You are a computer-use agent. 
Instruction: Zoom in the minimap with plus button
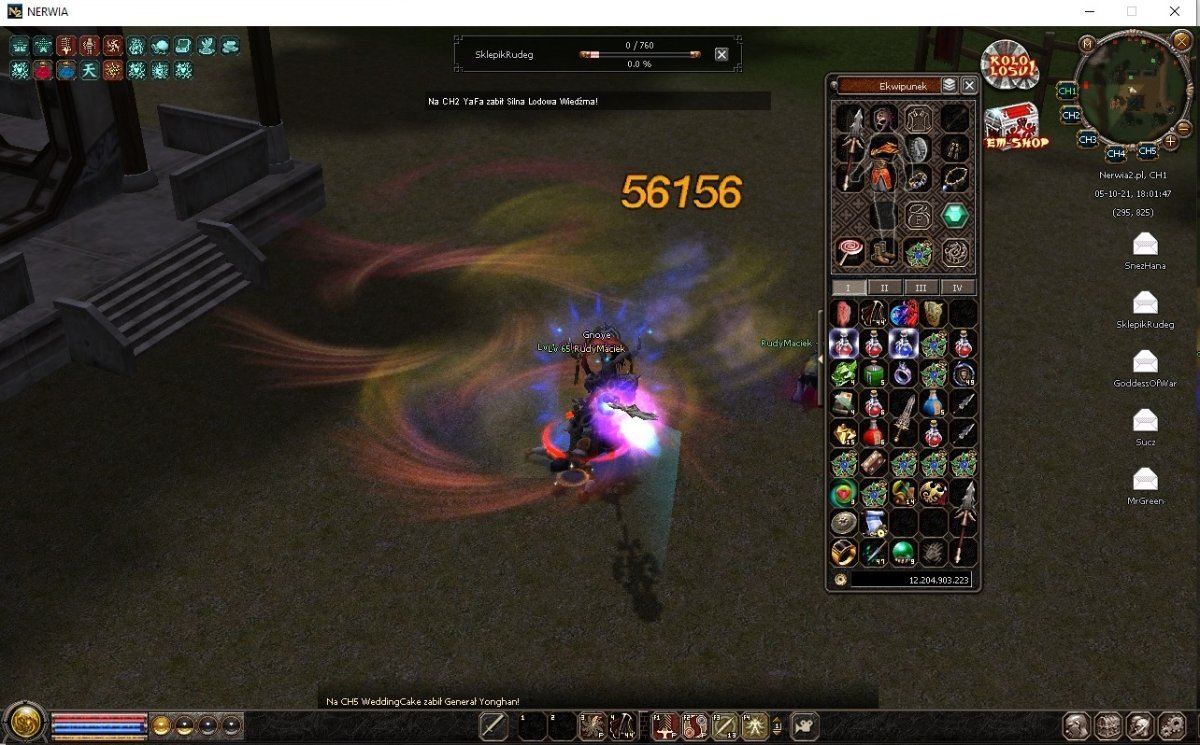pos(1171,142)
